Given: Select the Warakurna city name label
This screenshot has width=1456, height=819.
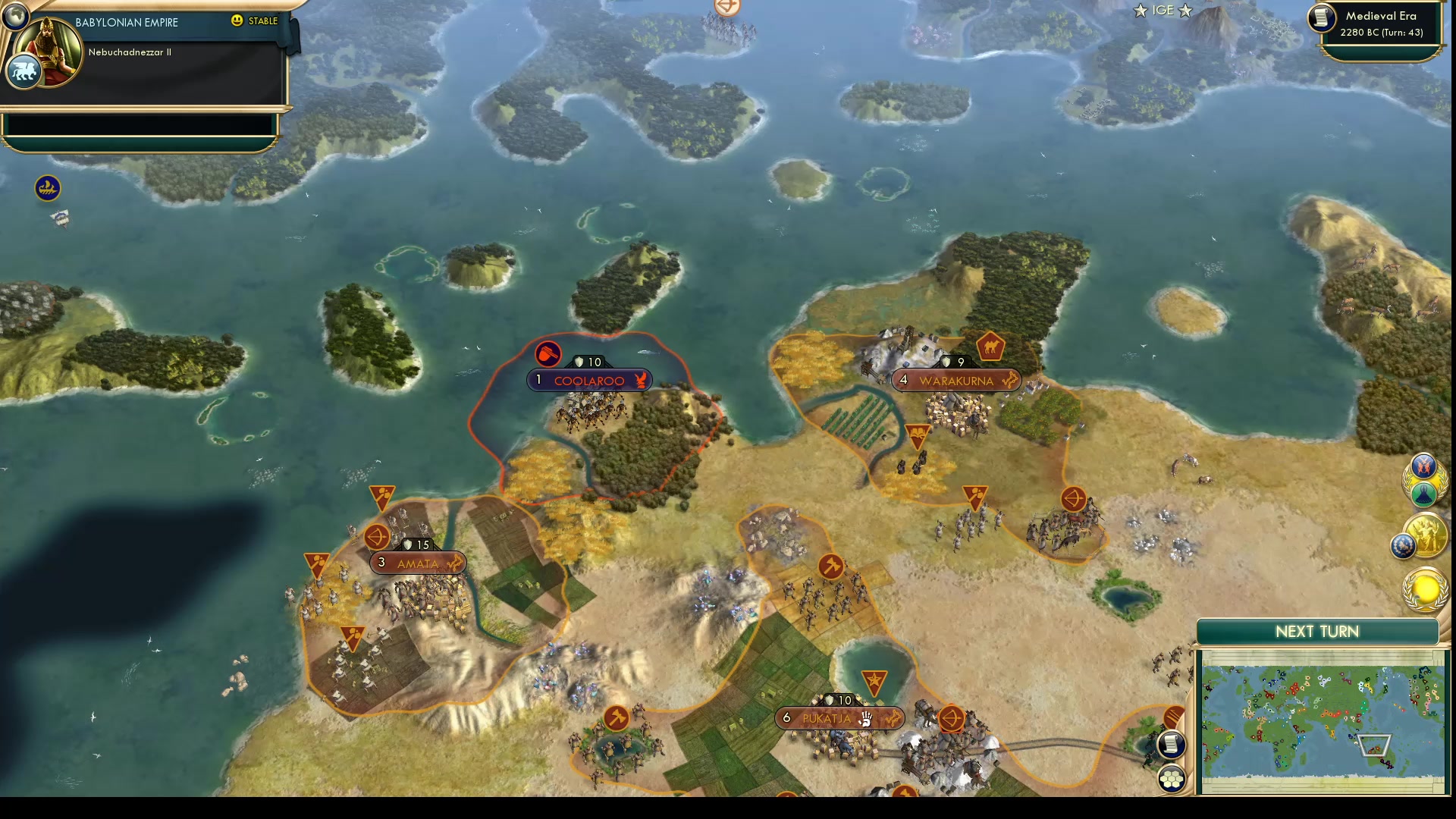Looking at the screenshot, I should [x=957, y=380].
